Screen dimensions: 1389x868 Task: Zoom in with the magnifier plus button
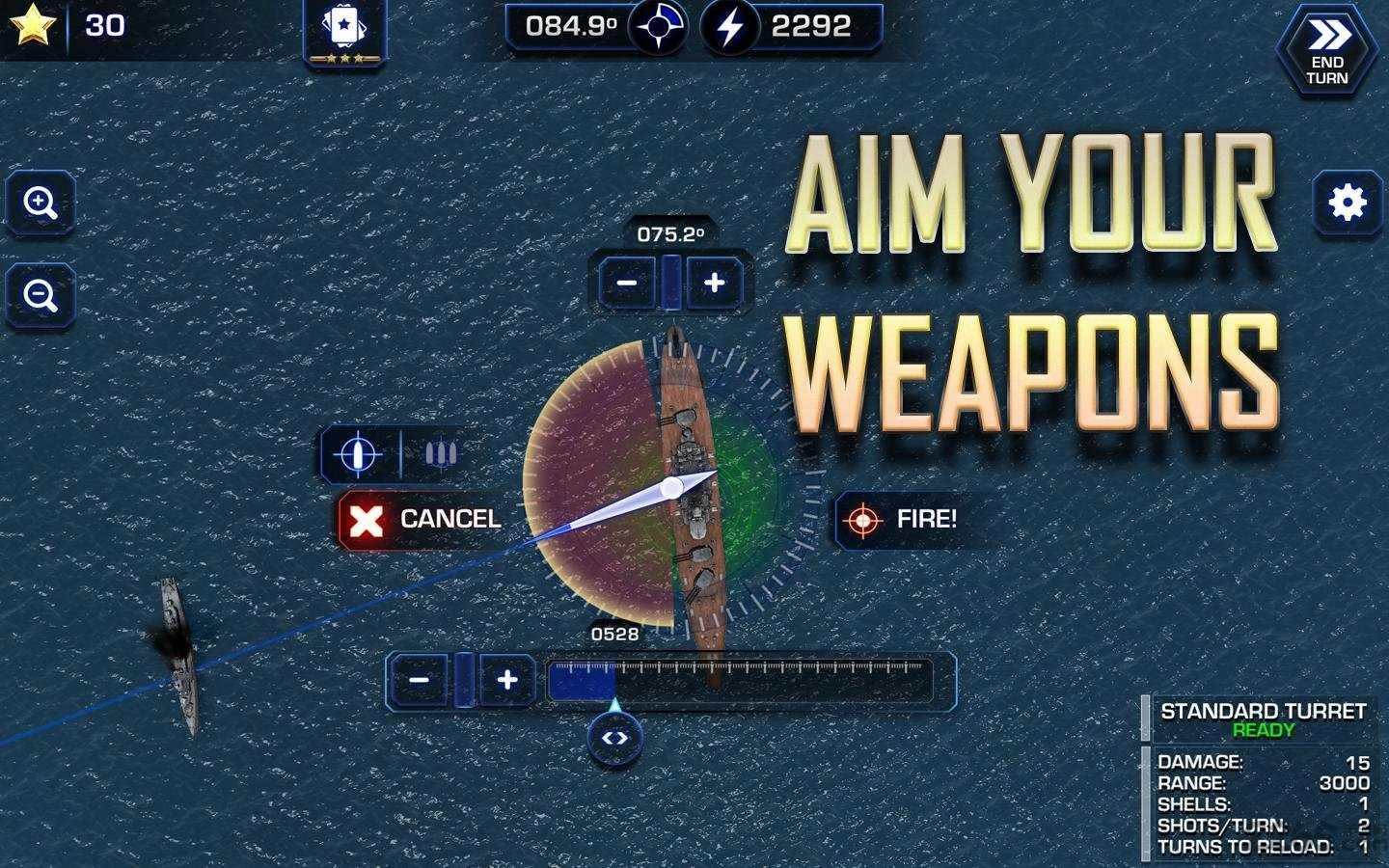tap(41, 203)
